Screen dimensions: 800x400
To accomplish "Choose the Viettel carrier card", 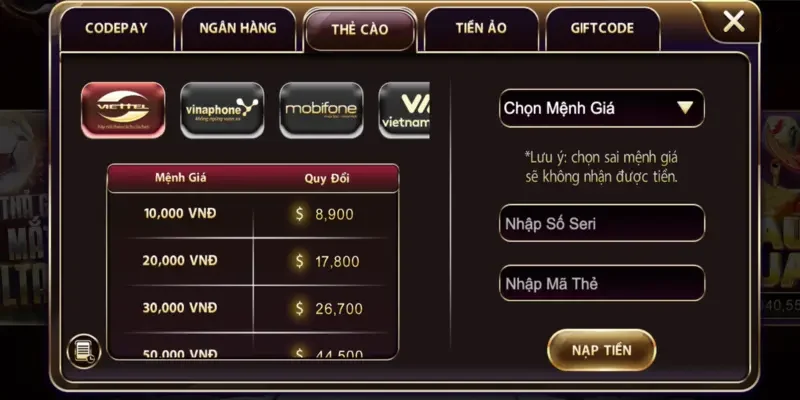I will pyautogui.click(x=122, y=110).
